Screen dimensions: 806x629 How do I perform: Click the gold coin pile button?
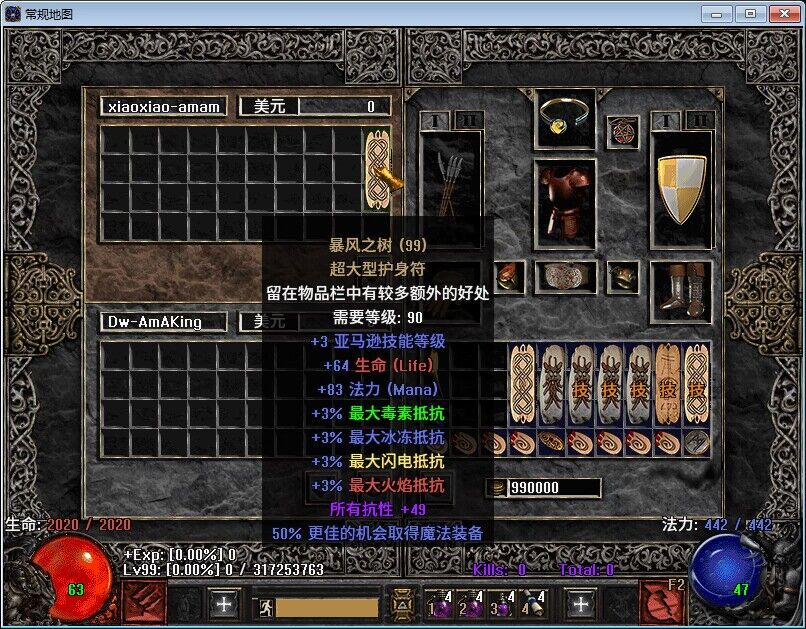click(497, 488)
